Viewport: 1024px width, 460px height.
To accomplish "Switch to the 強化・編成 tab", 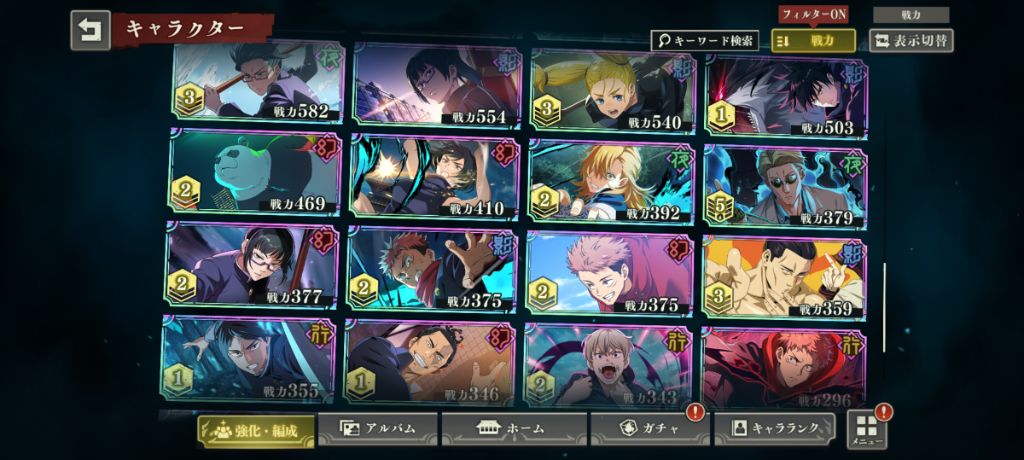I will click(256, 430).
